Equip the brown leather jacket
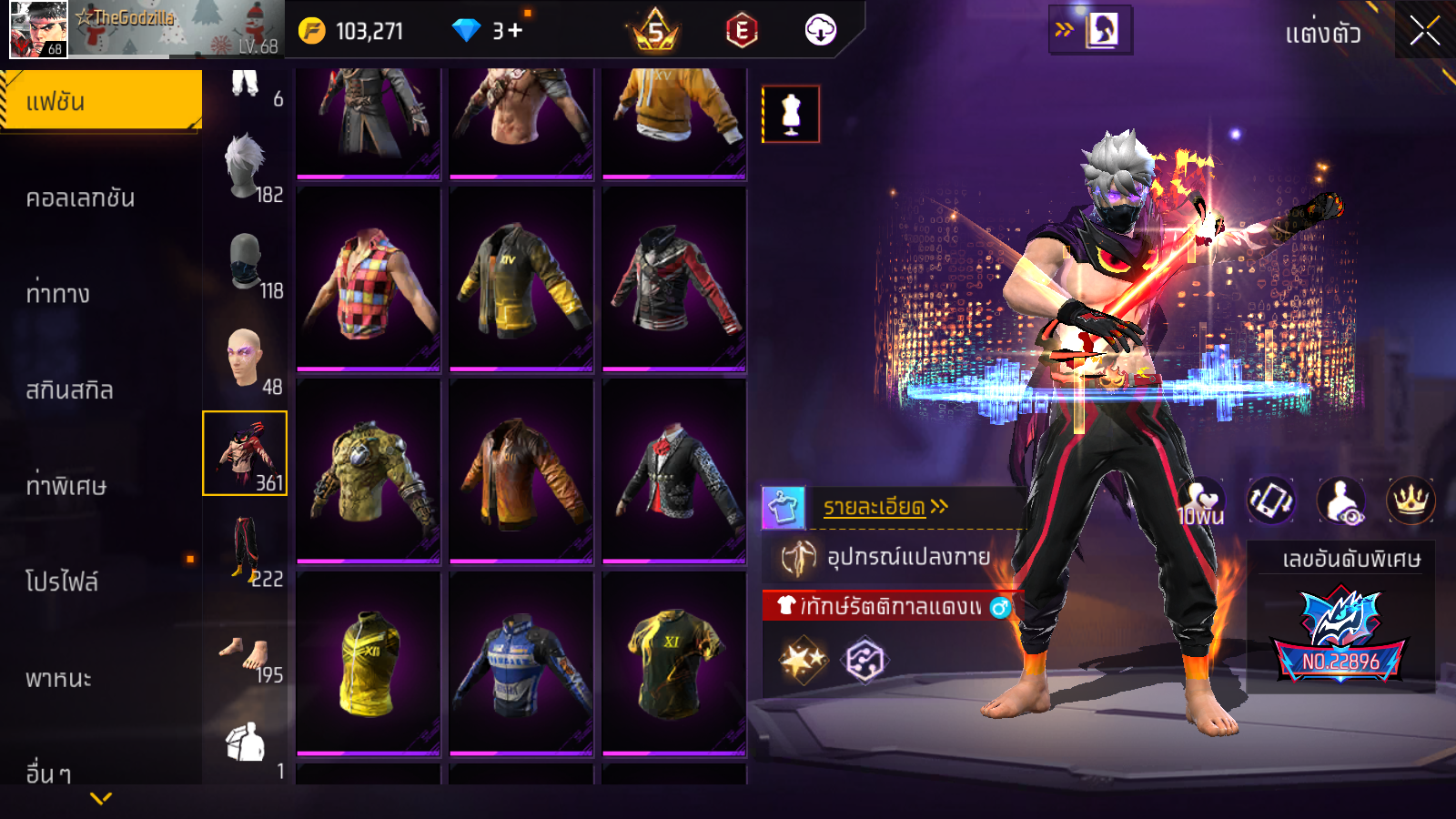 pyautogui.click(x=521, y=471)
